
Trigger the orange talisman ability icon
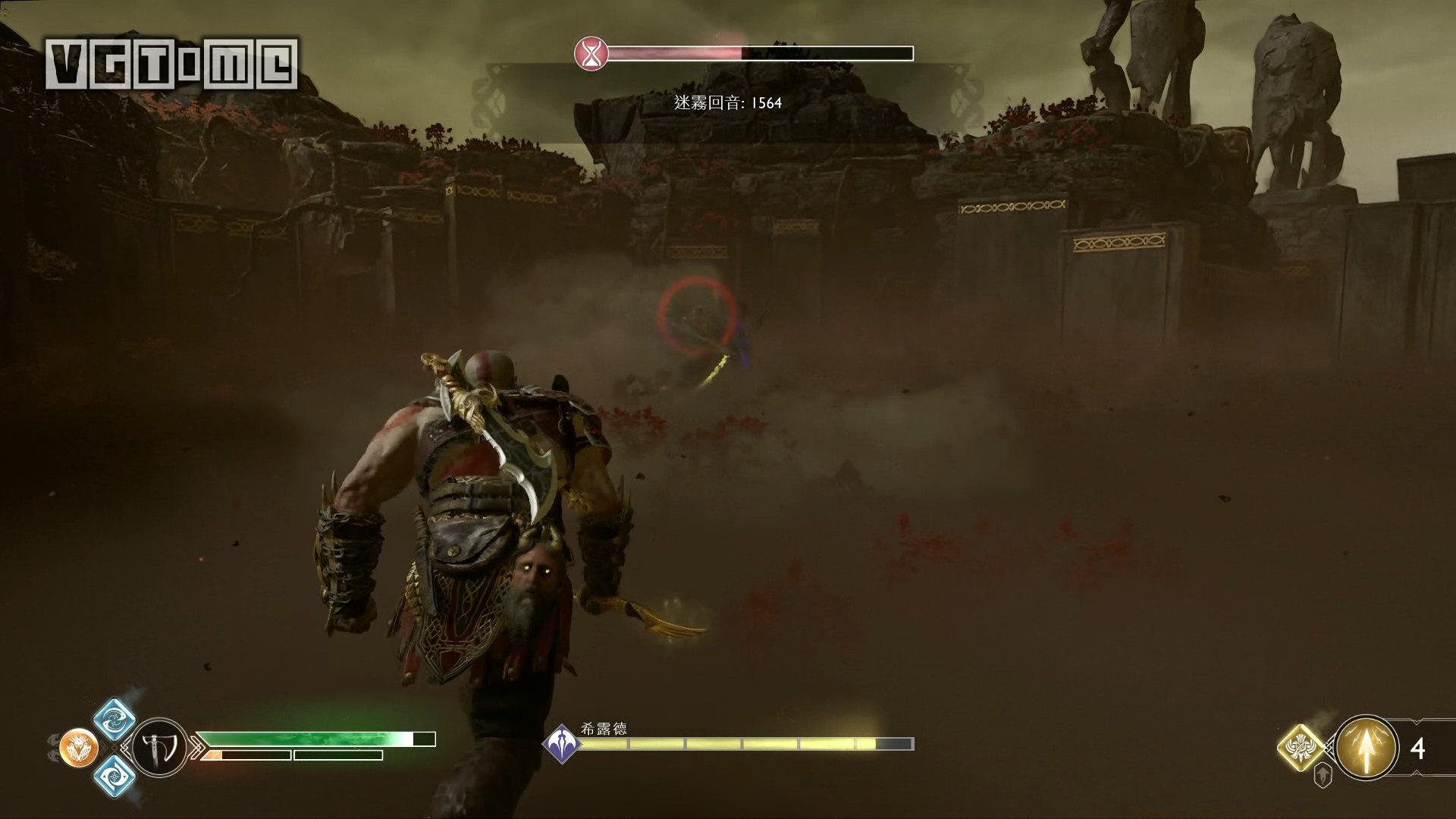tap(77, 747)
